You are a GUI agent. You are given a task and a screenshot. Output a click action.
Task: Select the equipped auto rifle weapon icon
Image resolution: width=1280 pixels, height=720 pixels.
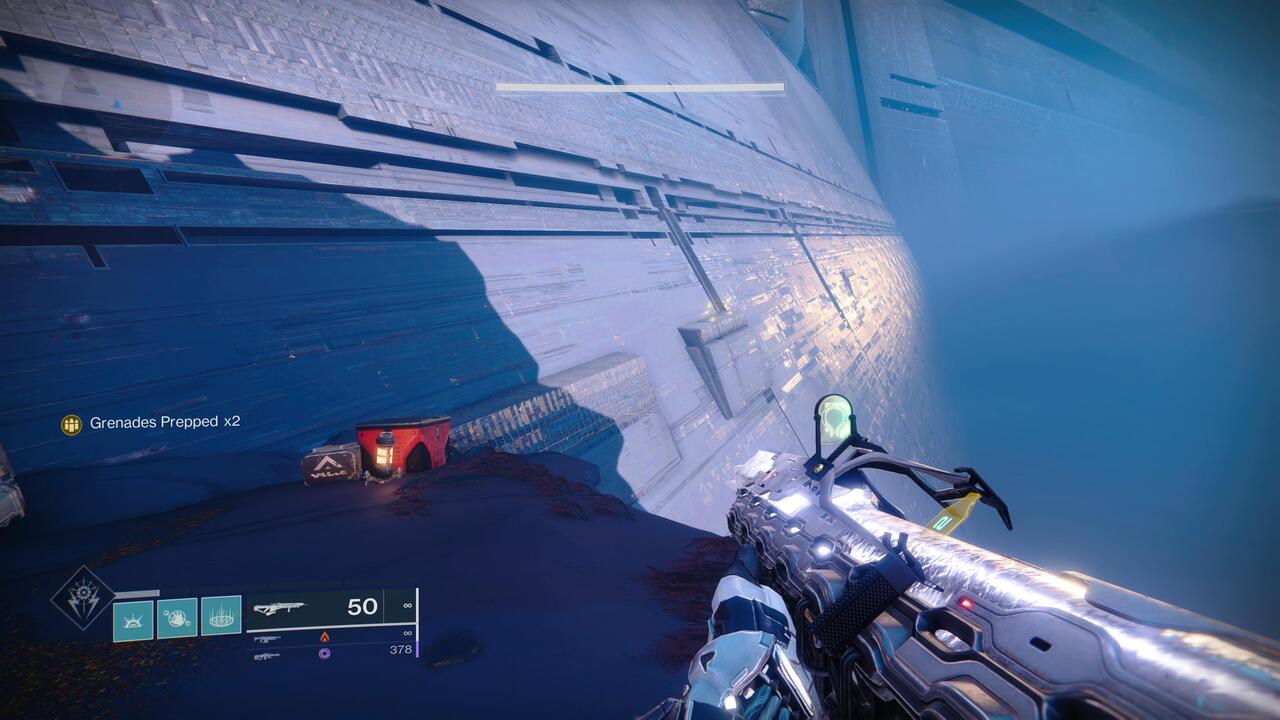pos(280,608)
